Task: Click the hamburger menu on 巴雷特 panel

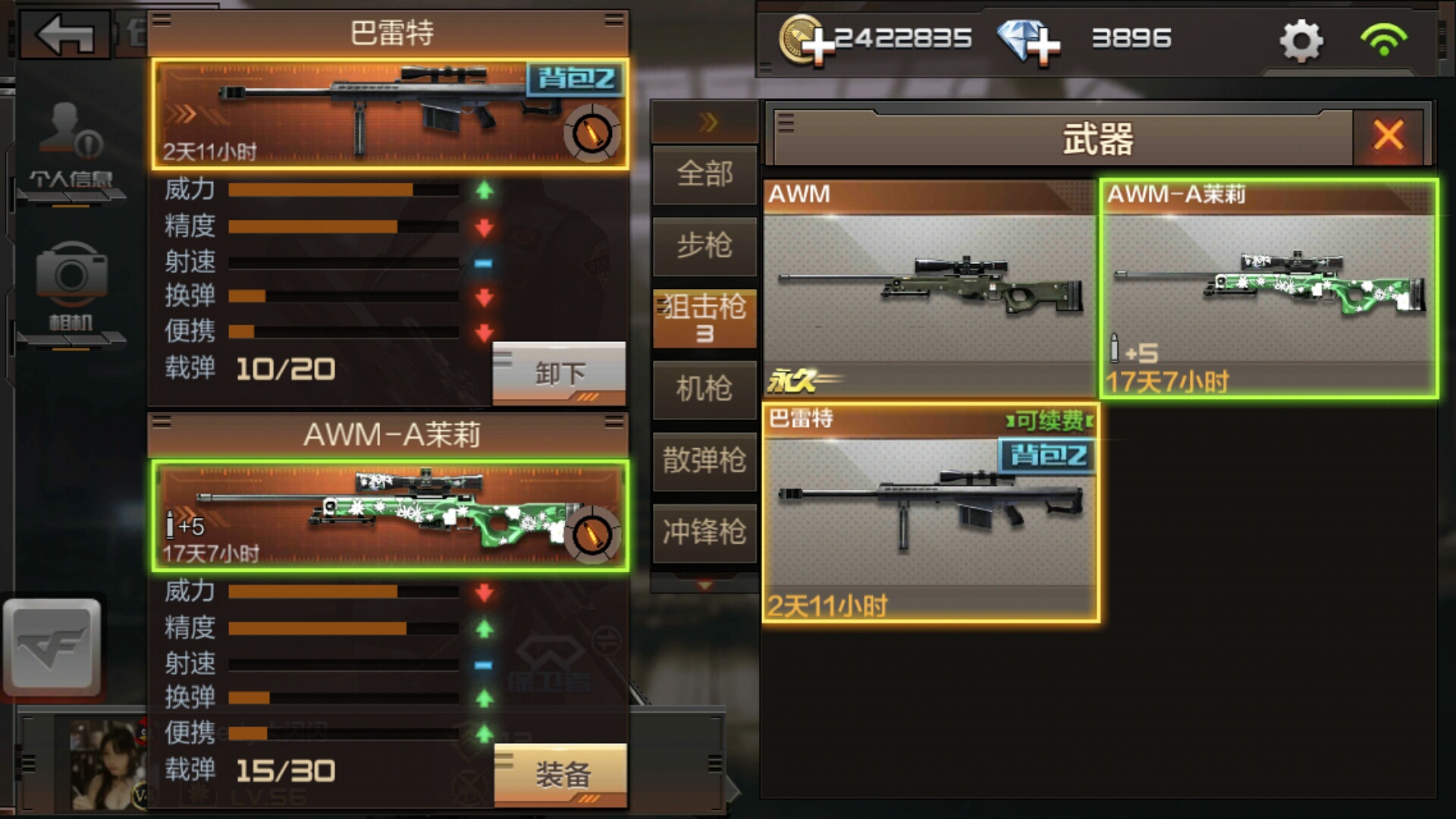Action: pyautogui.click(x=162, y=20)
